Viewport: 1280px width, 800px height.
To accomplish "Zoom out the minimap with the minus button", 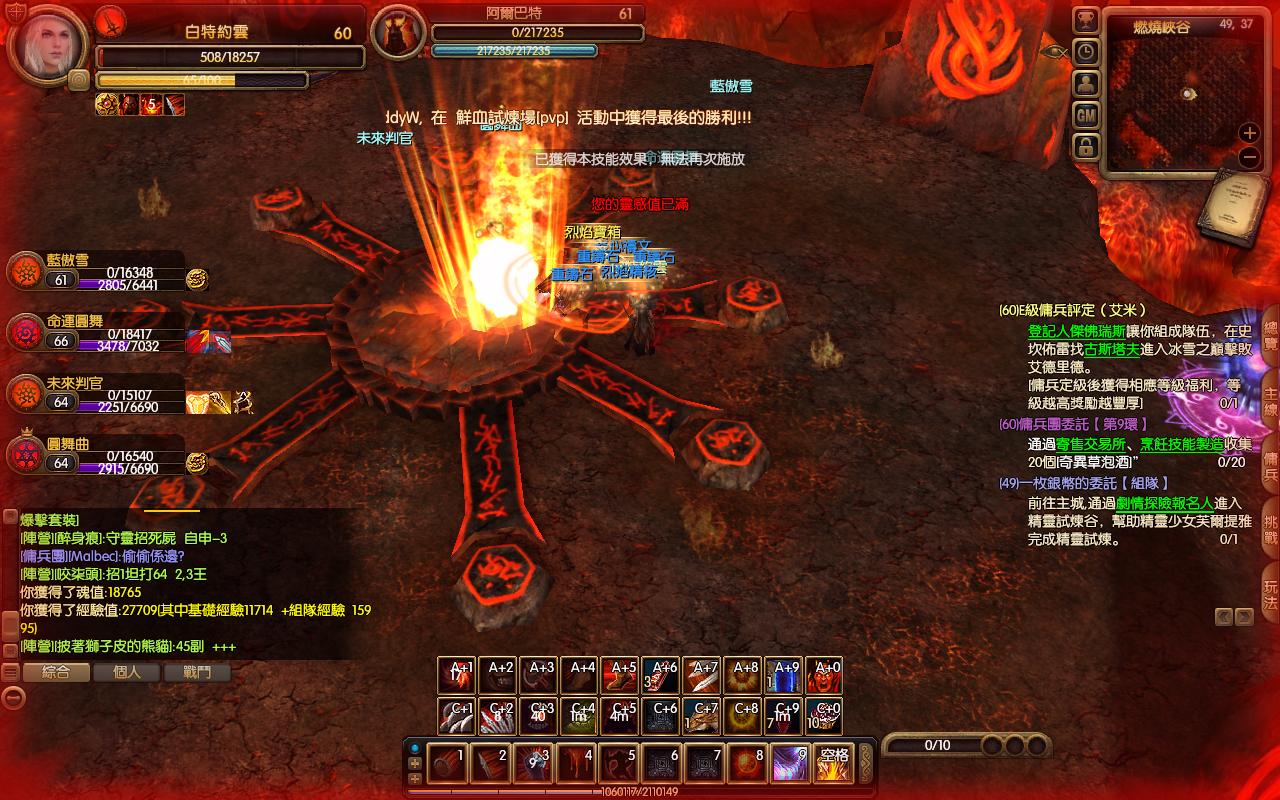I will pos(1249,156).
